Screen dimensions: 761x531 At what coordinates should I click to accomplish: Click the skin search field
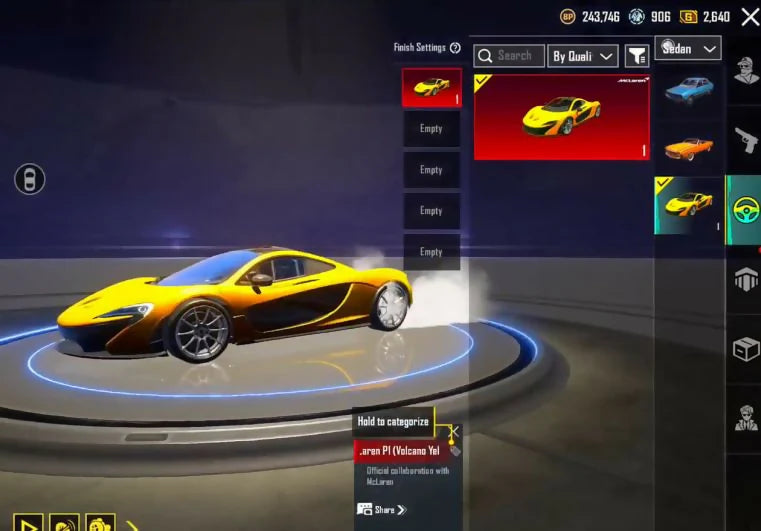(x=510, y=56)
